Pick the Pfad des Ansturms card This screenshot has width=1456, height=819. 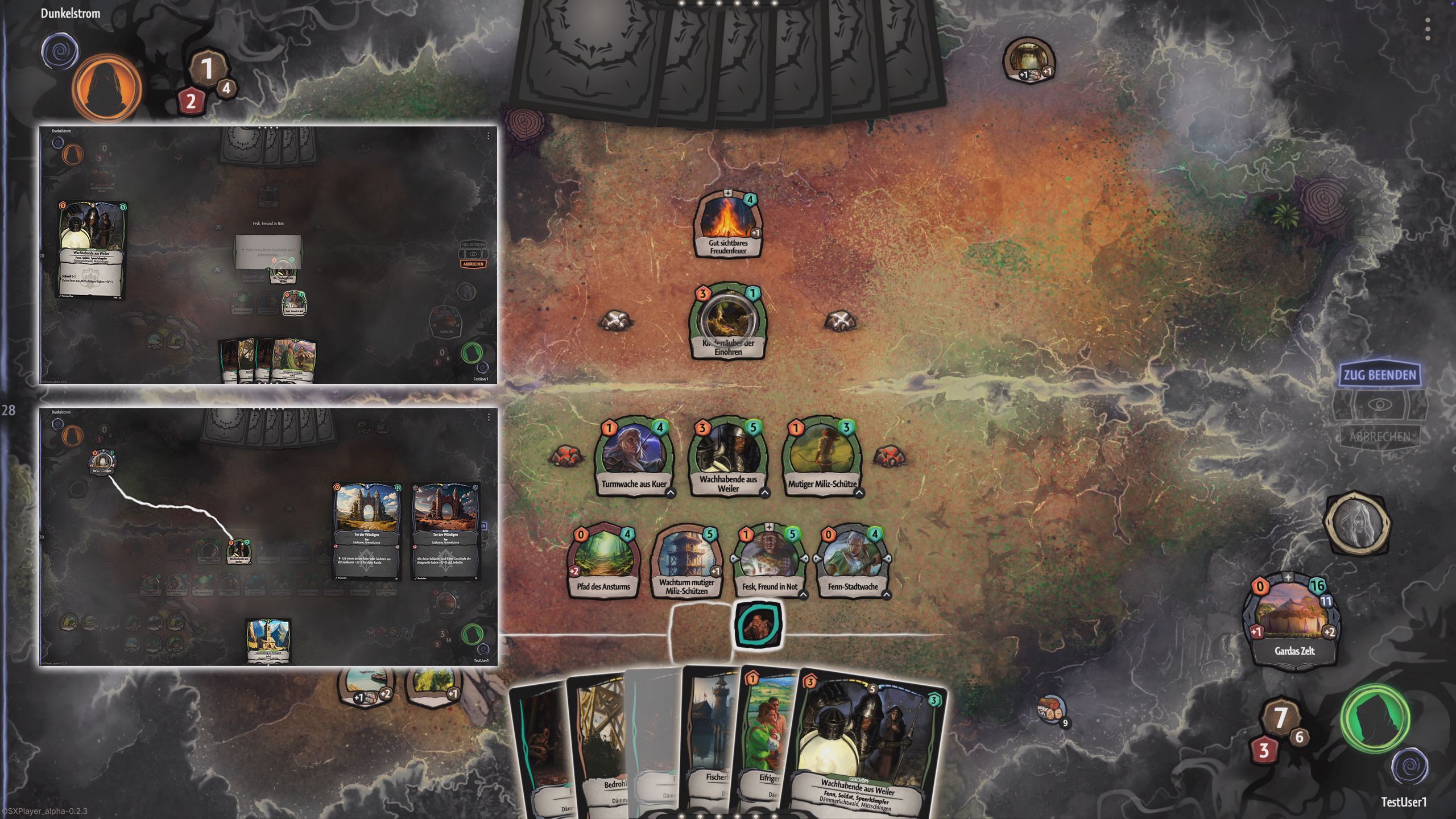click(603, 560)
